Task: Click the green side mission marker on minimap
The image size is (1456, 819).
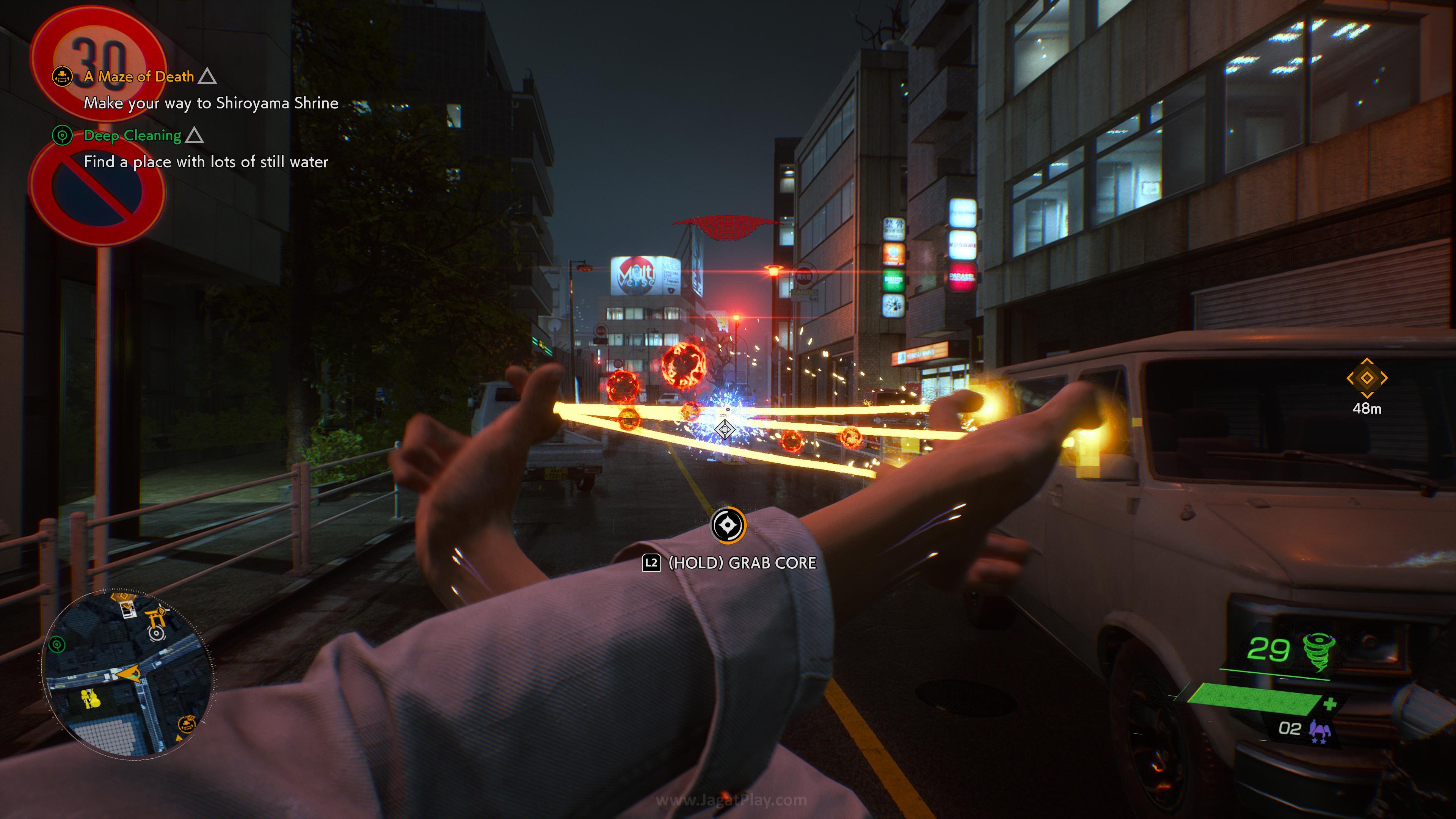Action: [56, 644]
